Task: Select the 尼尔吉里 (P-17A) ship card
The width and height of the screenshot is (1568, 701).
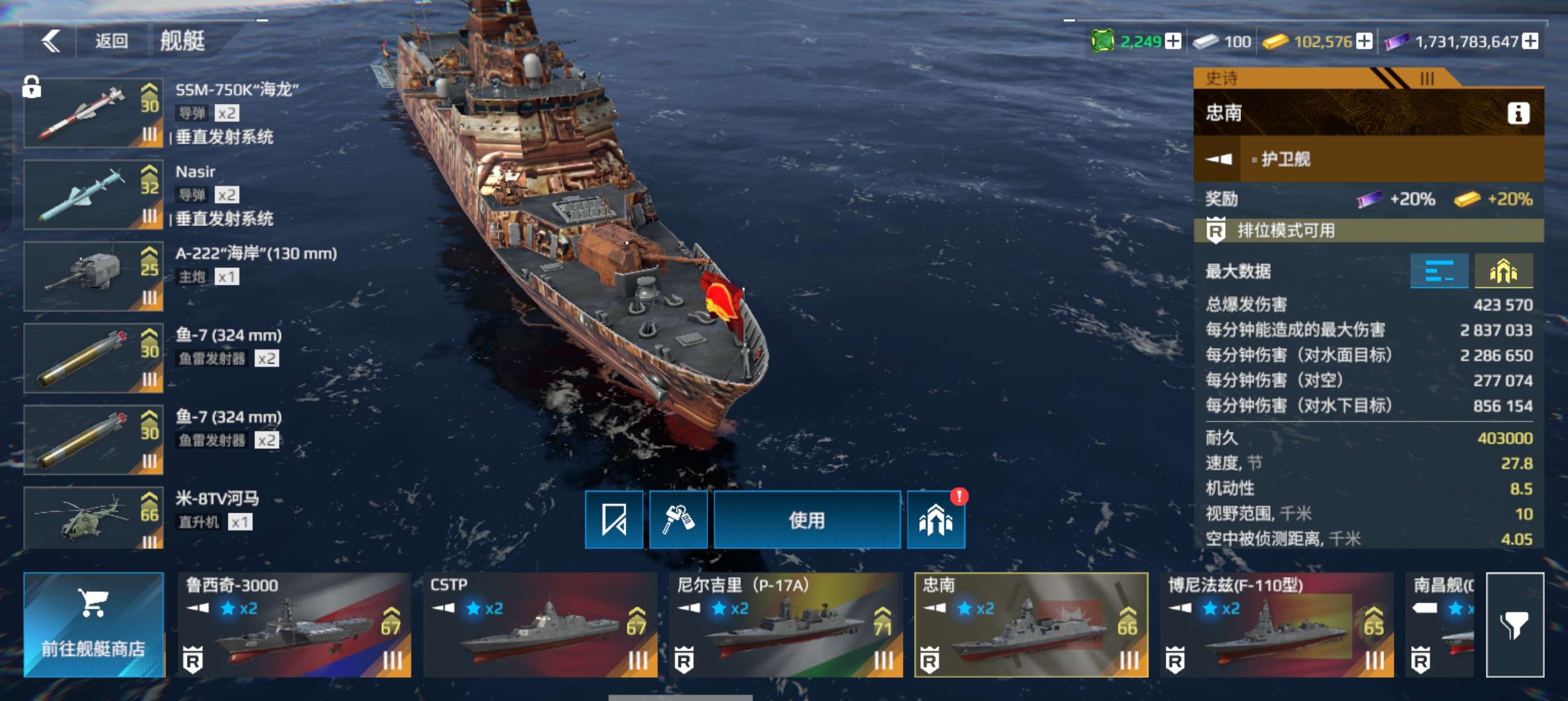Action: coord(786,624)
